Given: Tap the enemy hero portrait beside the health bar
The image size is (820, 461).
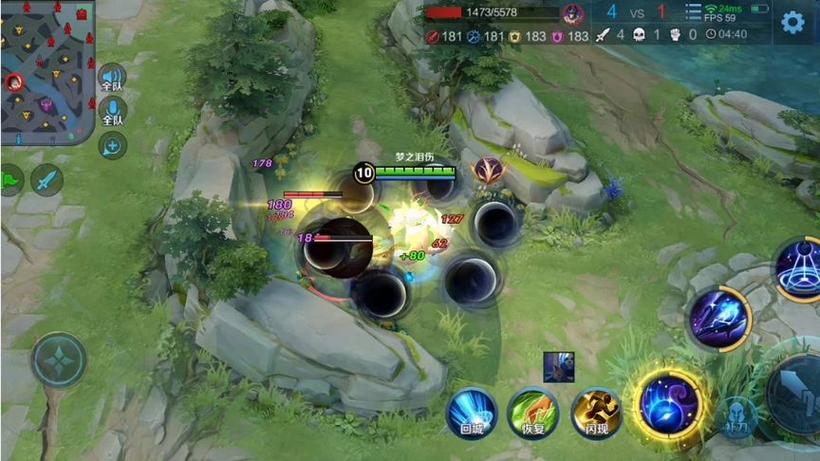Looking at the screenshot, I should [572, 14].
